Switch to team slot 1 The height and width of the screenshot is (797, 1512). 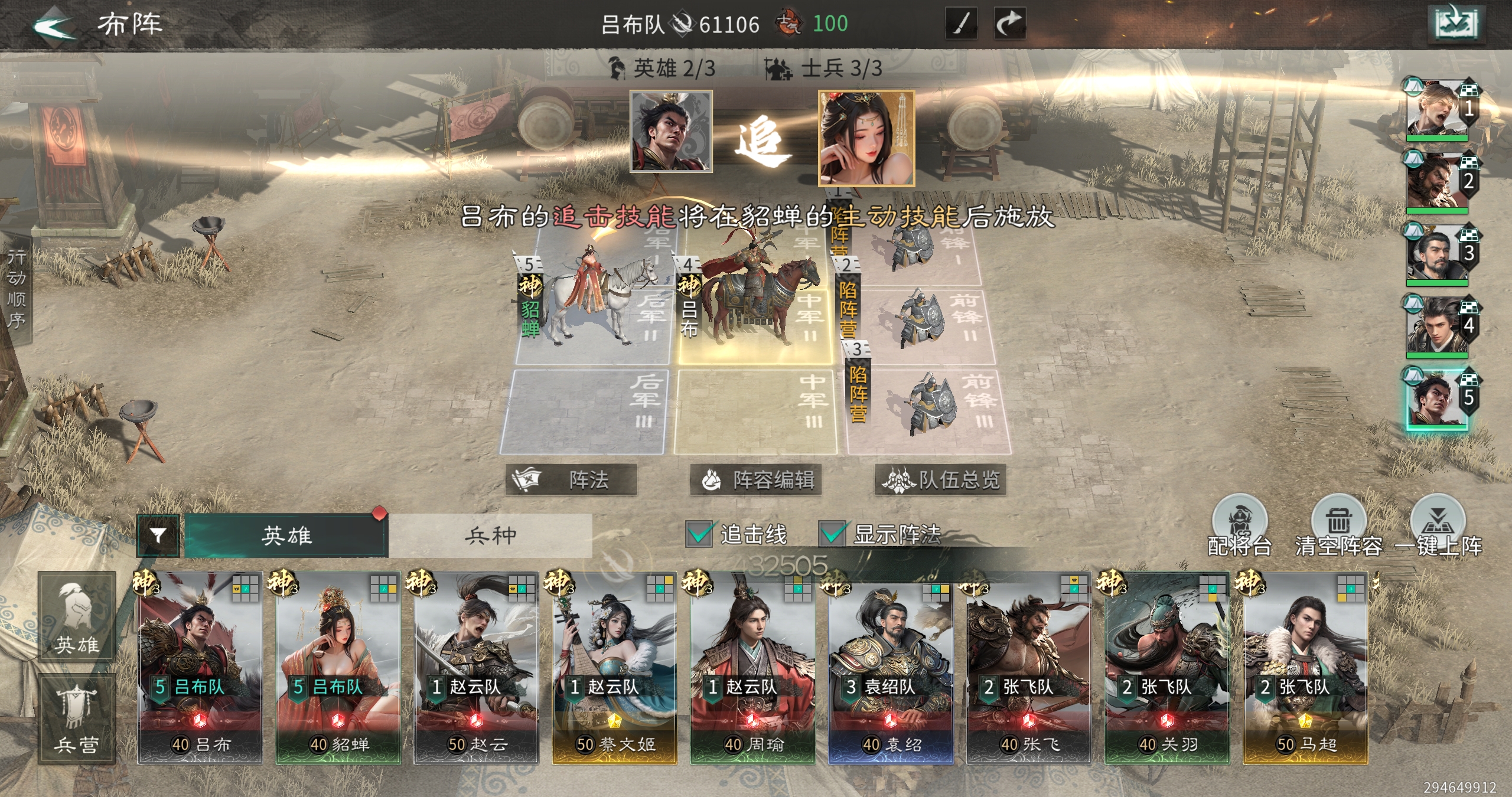click(1438, 110)
